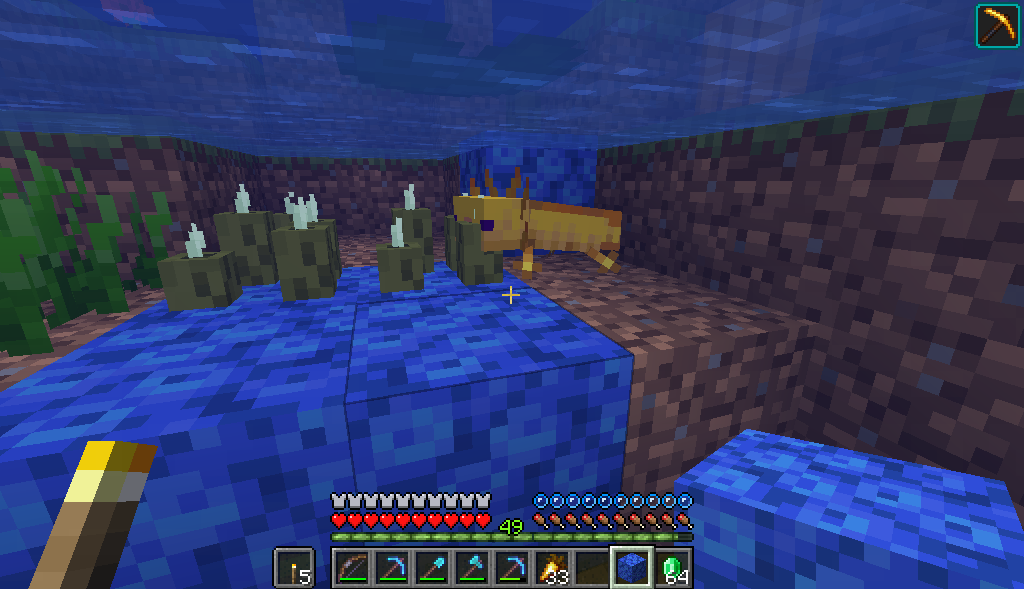Click the golden pickaxe status effect icon
Screen dimensions: 1024x589
point(995,25)
